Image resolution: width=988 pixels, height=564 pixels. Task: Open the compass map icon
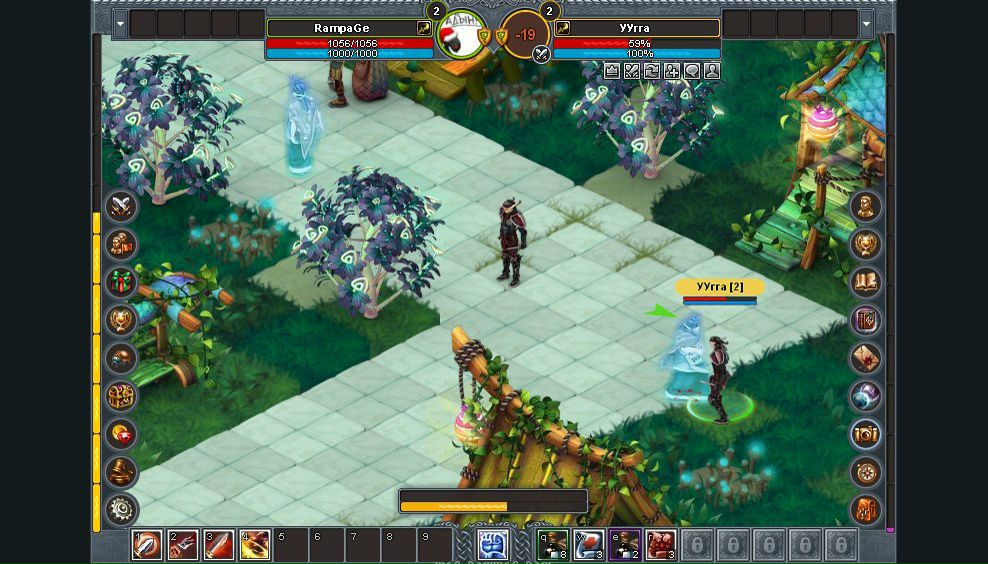point(865,471)
